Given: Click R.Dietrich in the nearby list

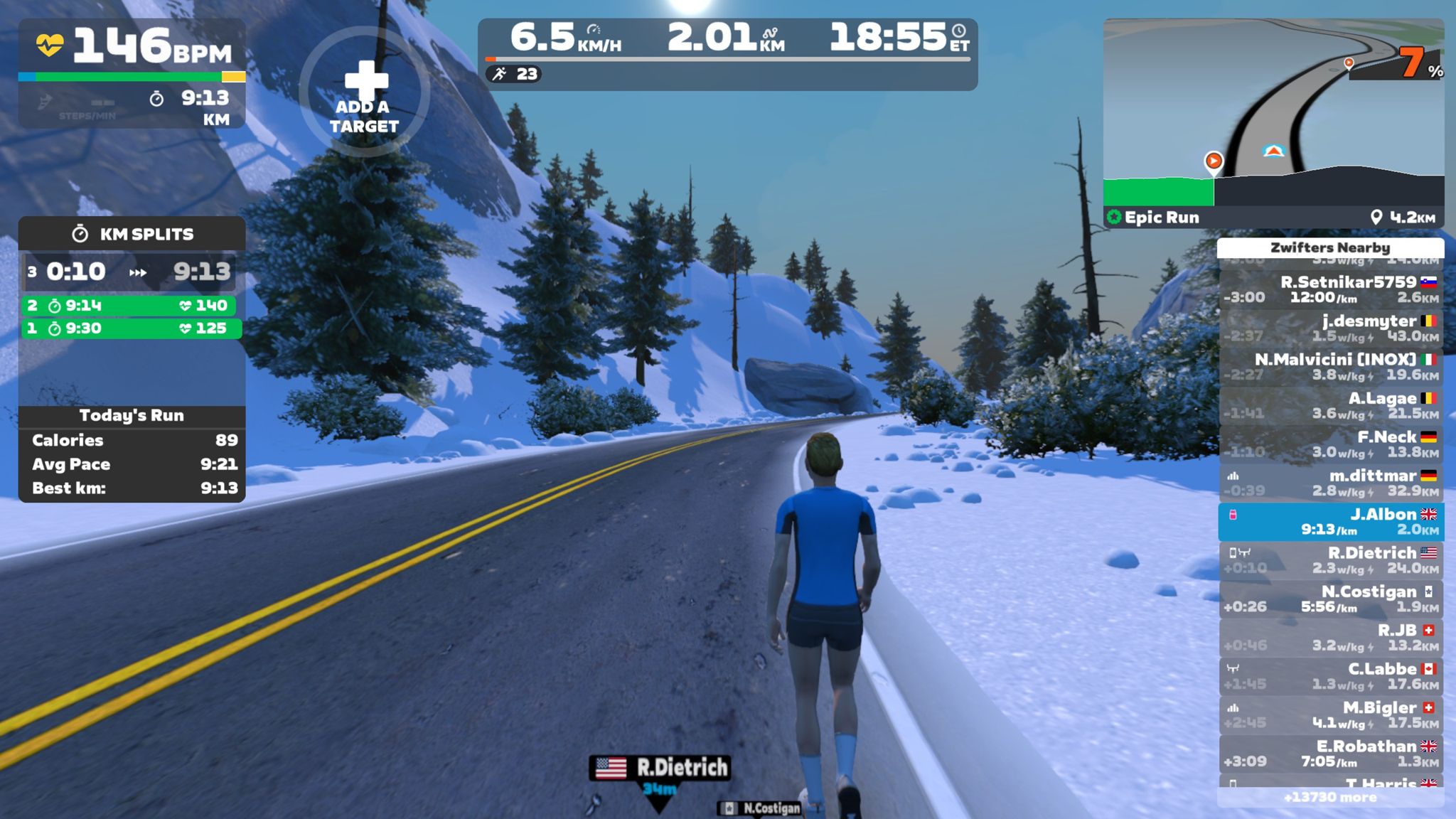Looking at the screenshot, I should click(x=1330, y=560).
